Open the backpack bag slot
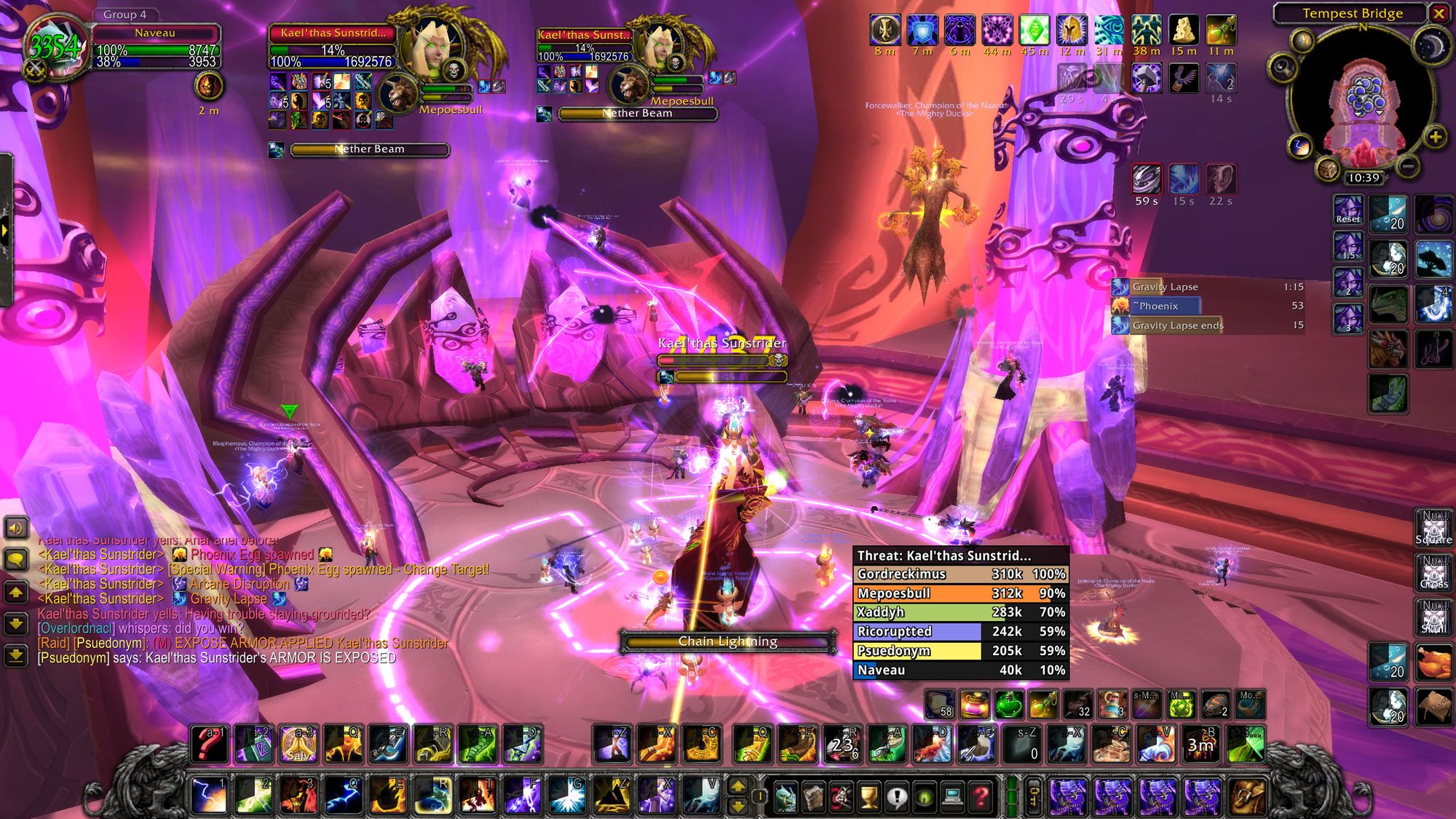Screen dimensions: 1456x819 (1247, 796)
